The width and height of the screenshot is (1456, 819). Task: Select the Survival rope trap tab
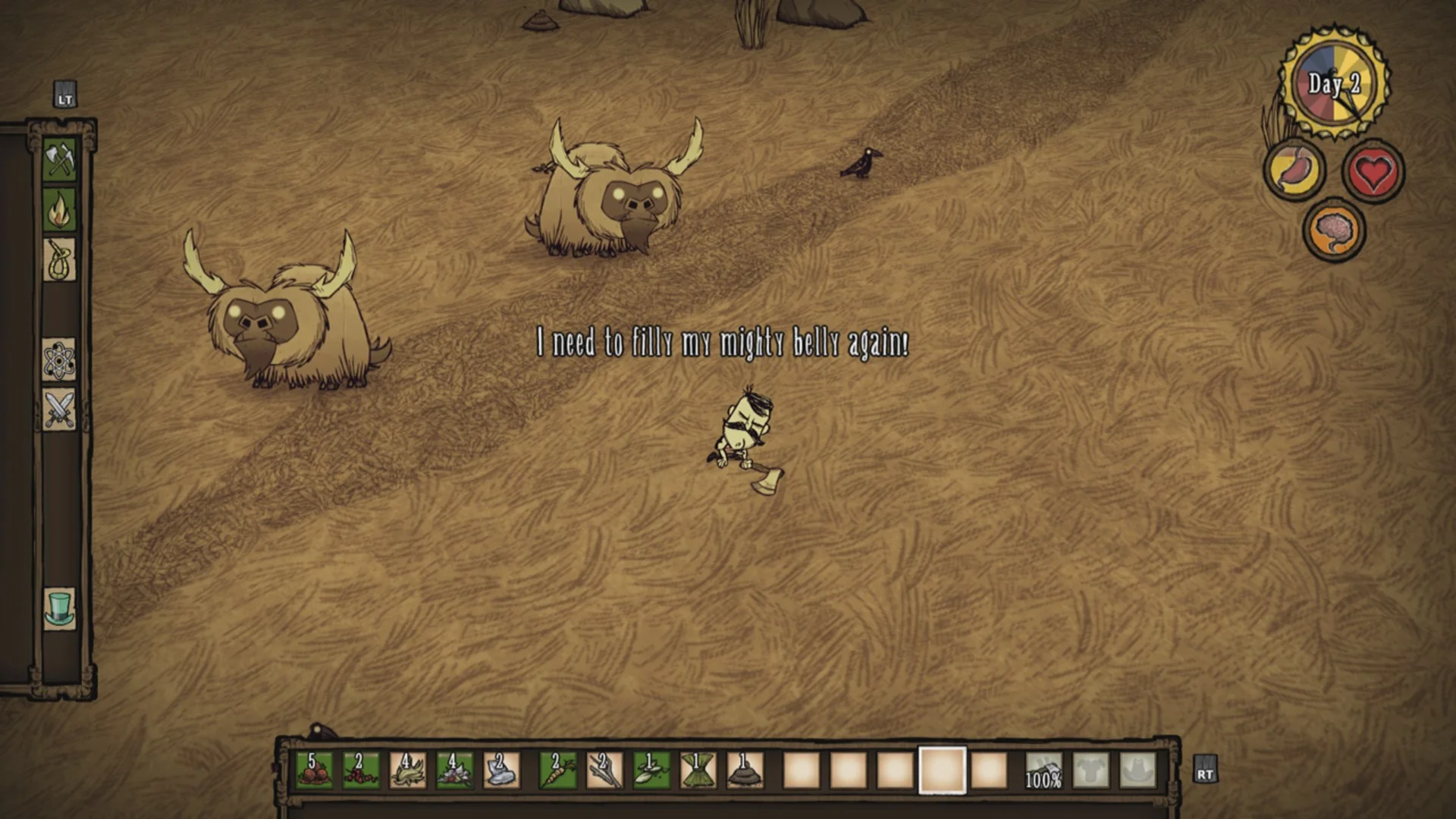[x=60, y=260]
